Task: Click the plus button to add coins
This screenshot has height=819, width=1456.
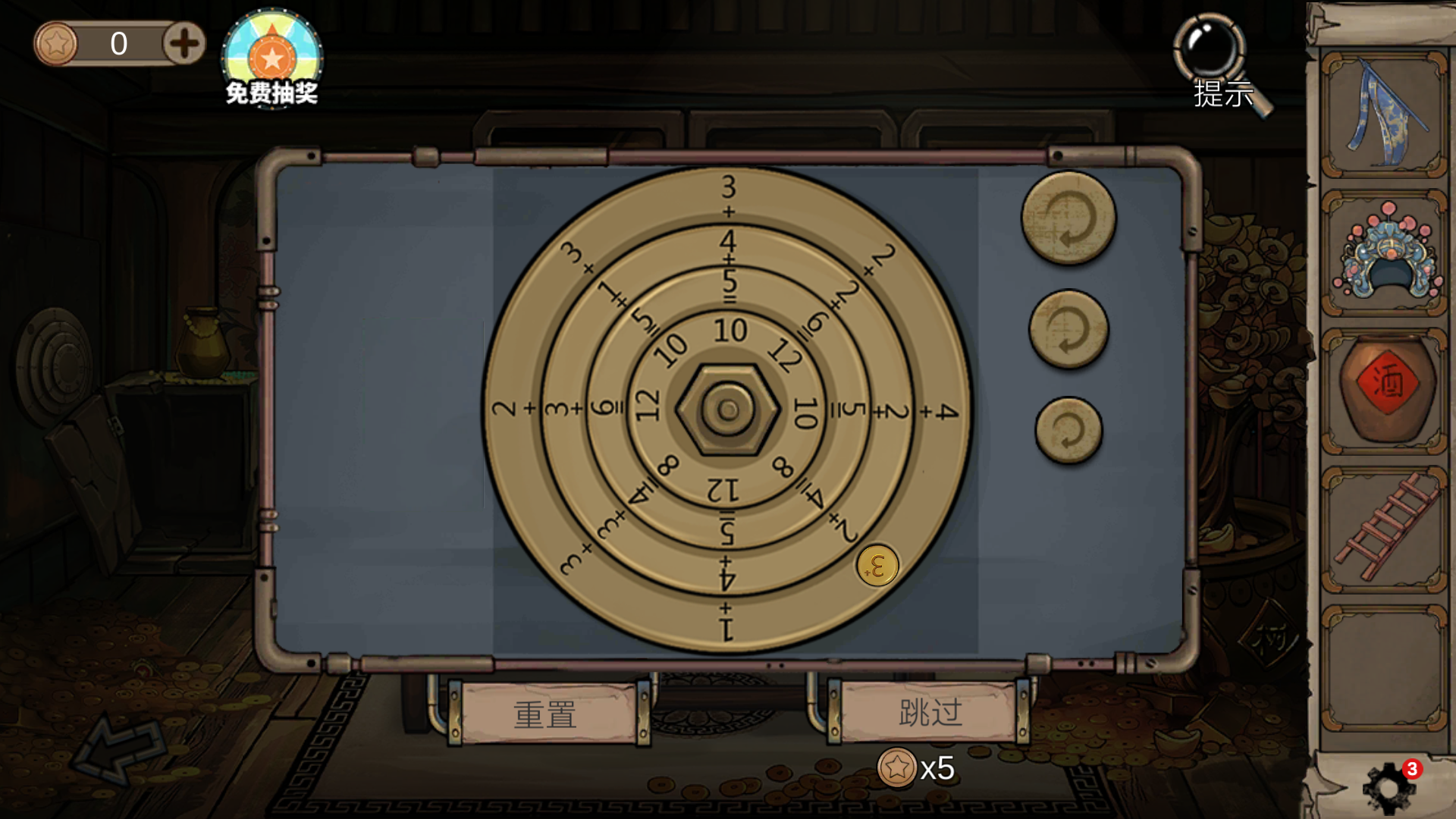Action: pos(184,43)
